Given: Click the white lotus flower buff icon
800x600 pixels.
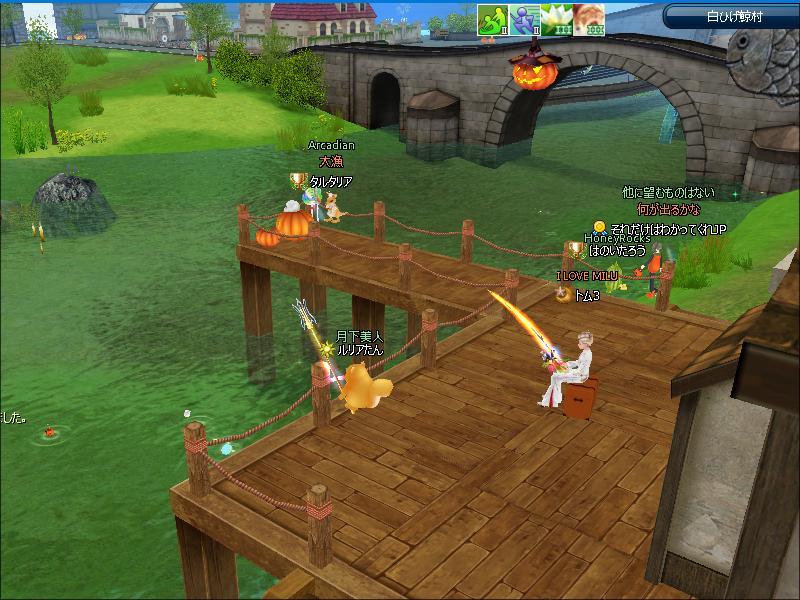Looking at the screenshot, I should [553, 21].
